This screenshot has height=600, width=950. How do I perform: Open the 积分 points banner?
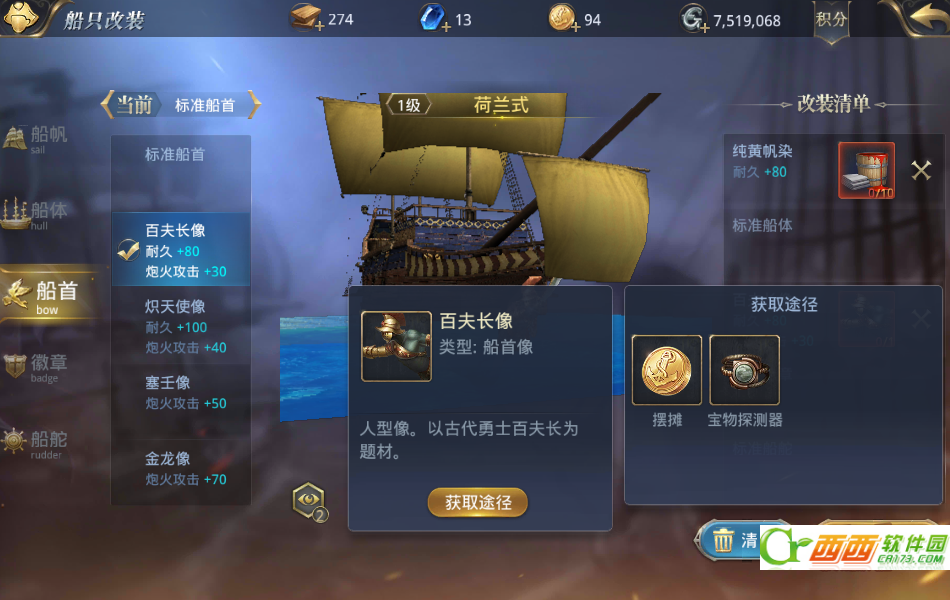(x=831, y=20)
